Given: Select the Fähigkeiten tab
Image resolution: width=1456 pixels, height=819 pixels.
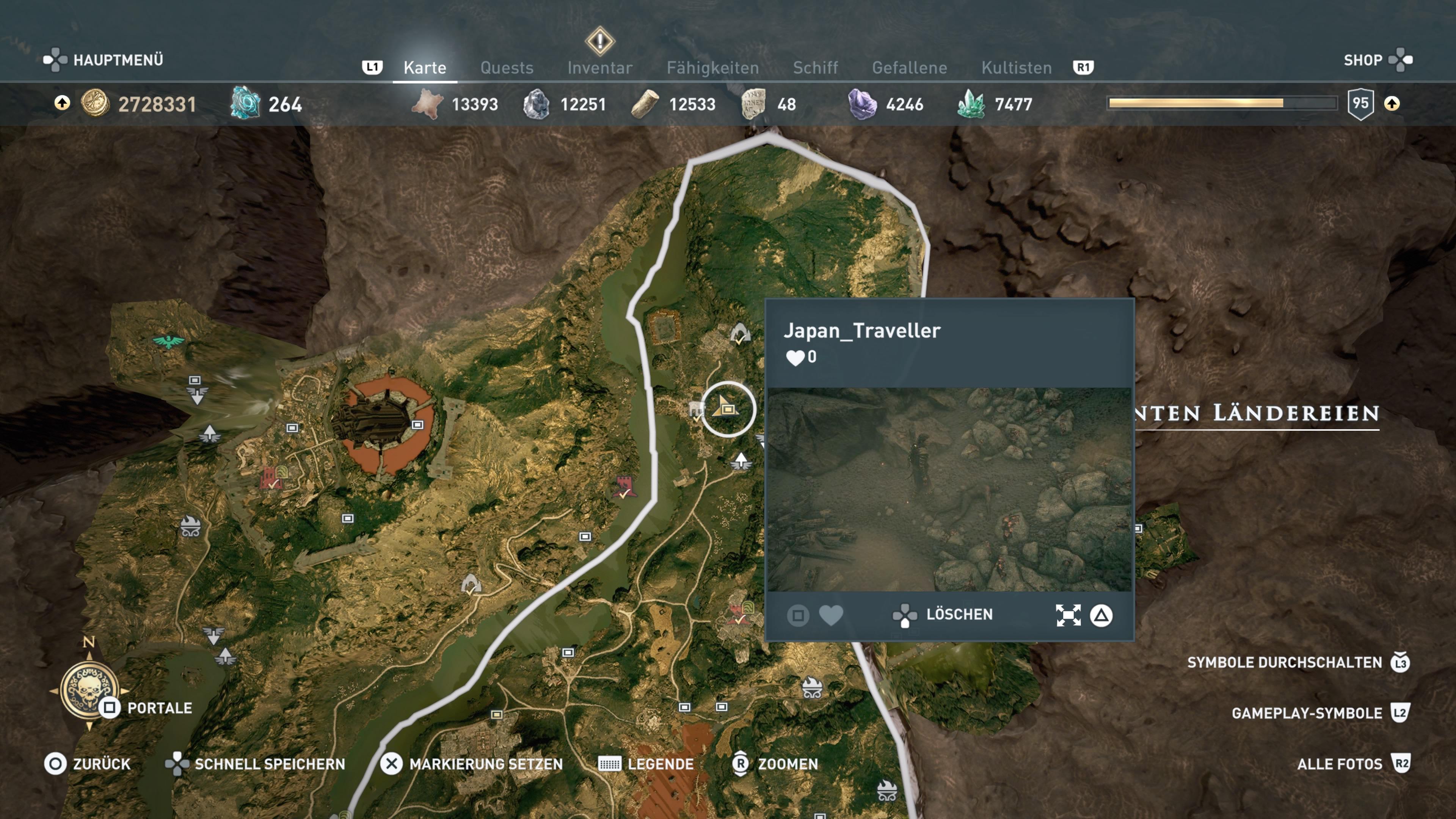Looking at the screenshot, I should (x=712, y=68).
